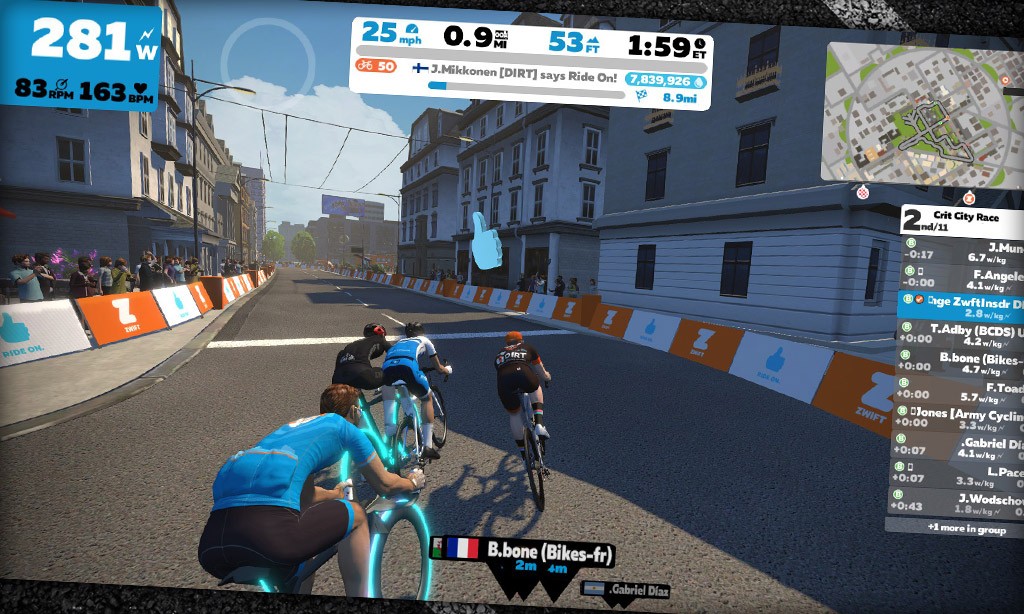Screen dimensions: 1024x614
Task: Select F.Angele in the riders list
Action: (x=962, y=280)
